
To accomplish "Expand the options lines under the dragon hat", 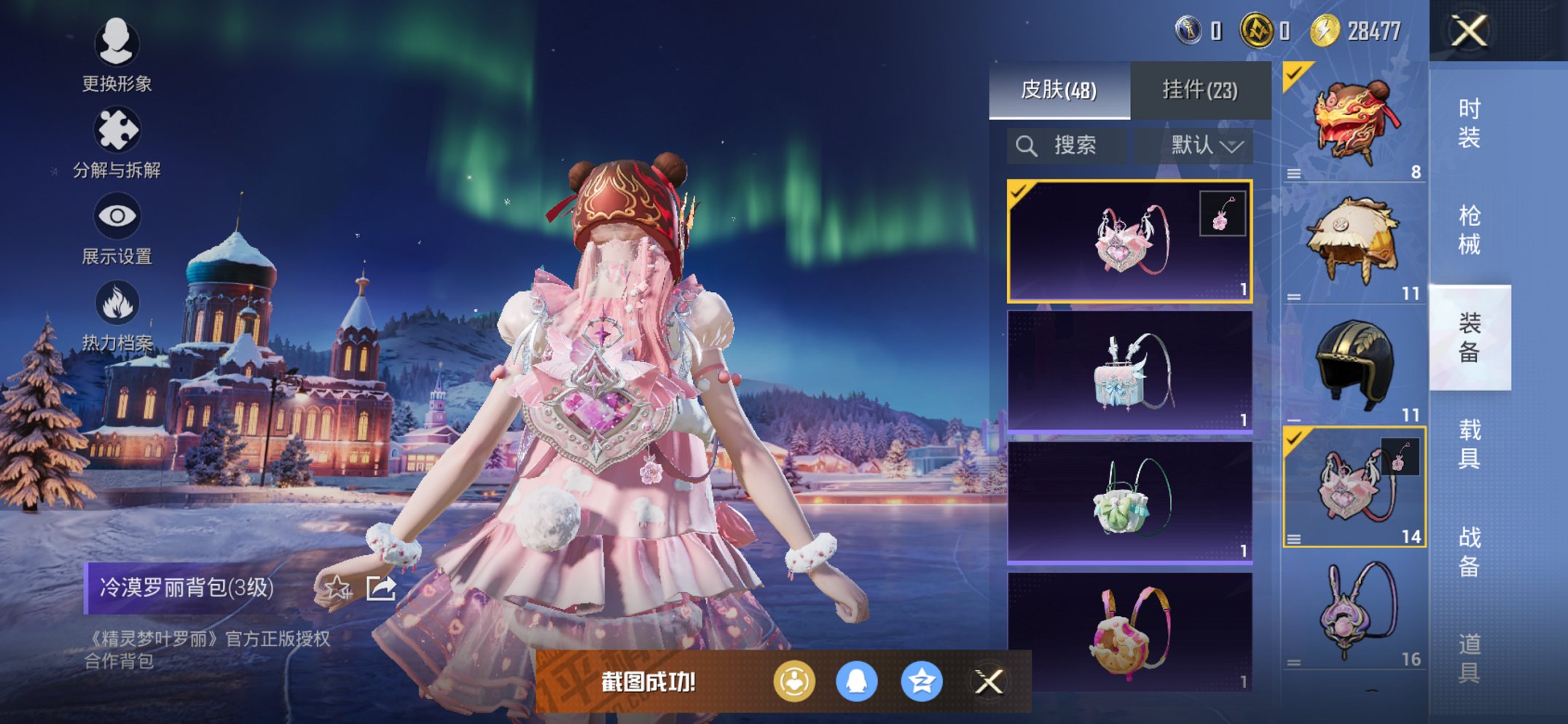I will point(1293,173).
